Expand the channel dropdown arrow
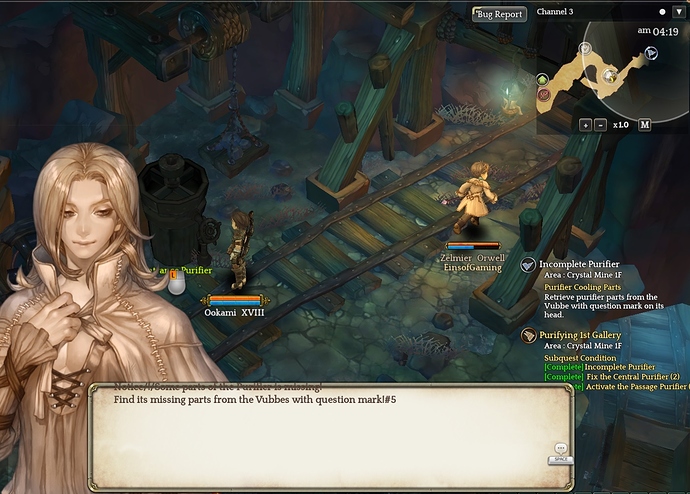The width and height of the screenshot is (690, 494). click(x=680, y=12)
